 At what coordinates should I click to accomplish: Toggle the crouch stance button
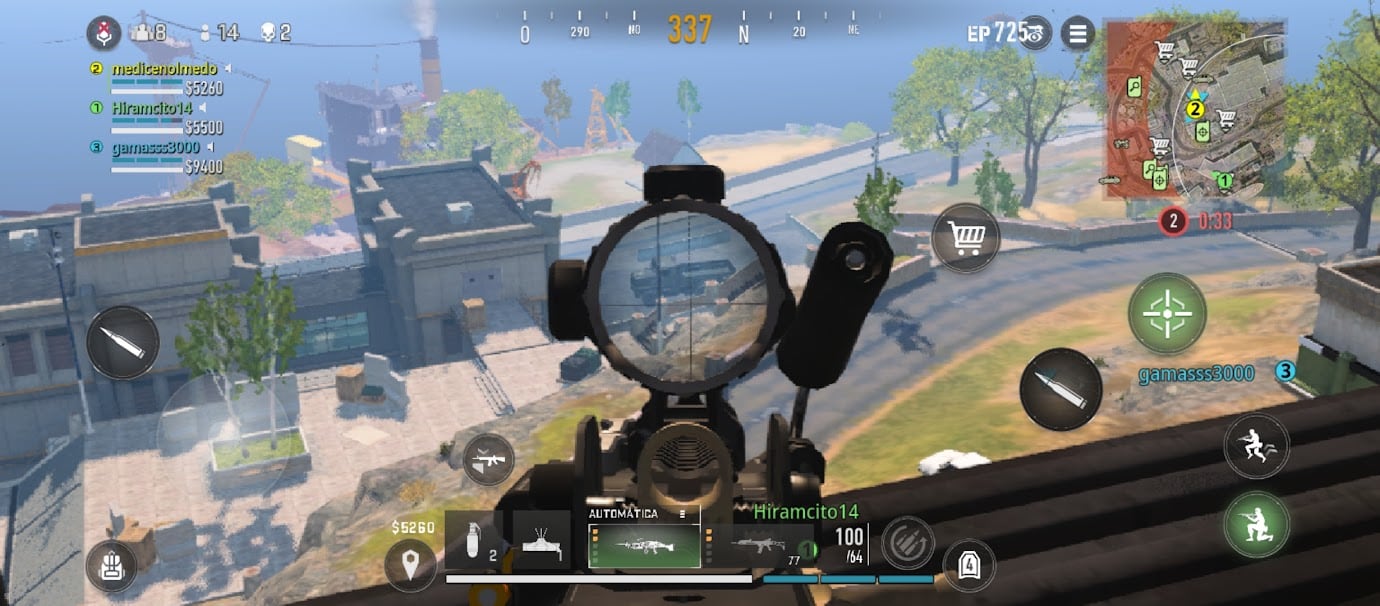tap(1256, 524)
